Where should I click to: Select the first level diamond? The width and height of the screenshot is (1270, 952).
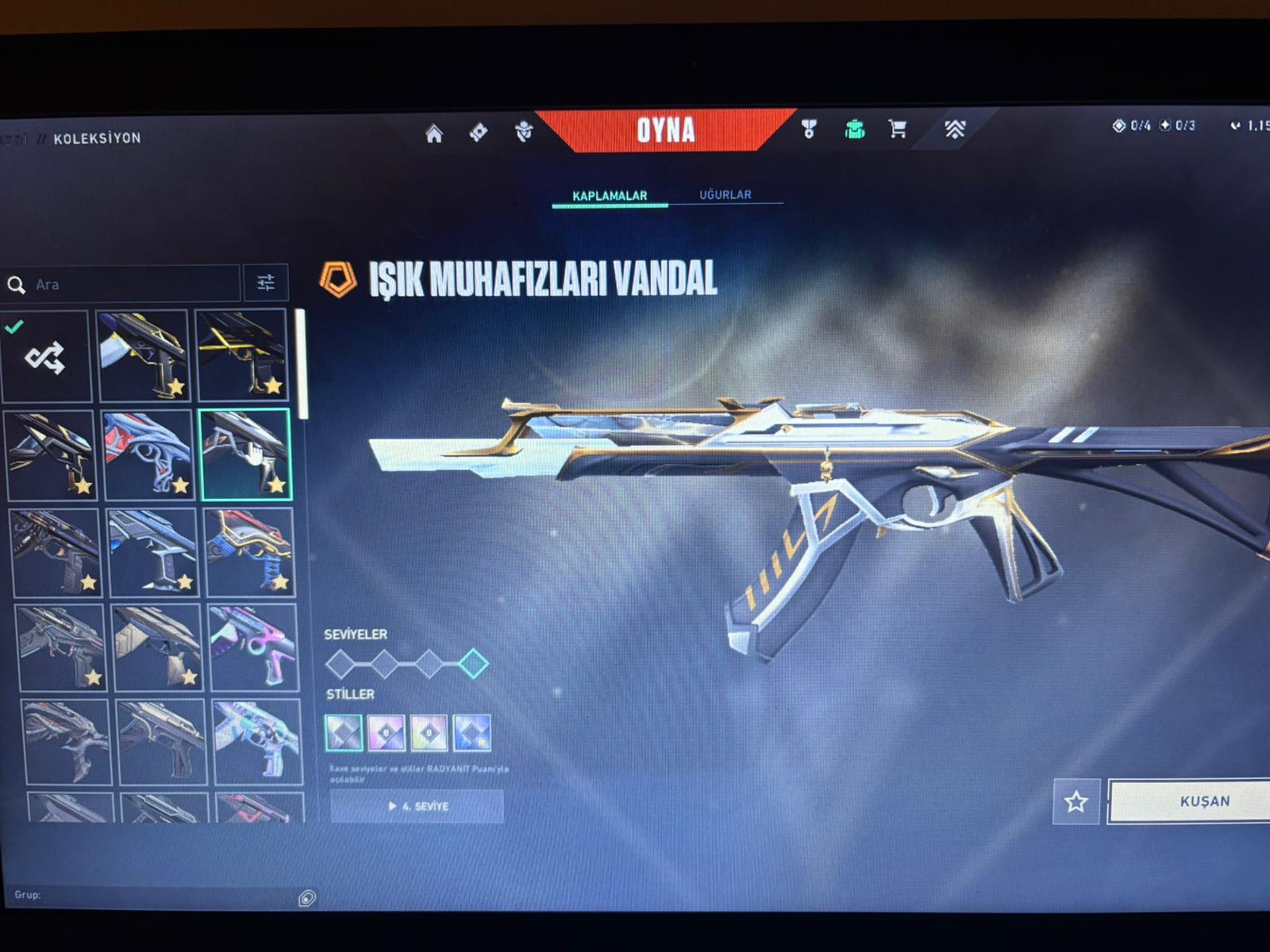tap(341, 663)
